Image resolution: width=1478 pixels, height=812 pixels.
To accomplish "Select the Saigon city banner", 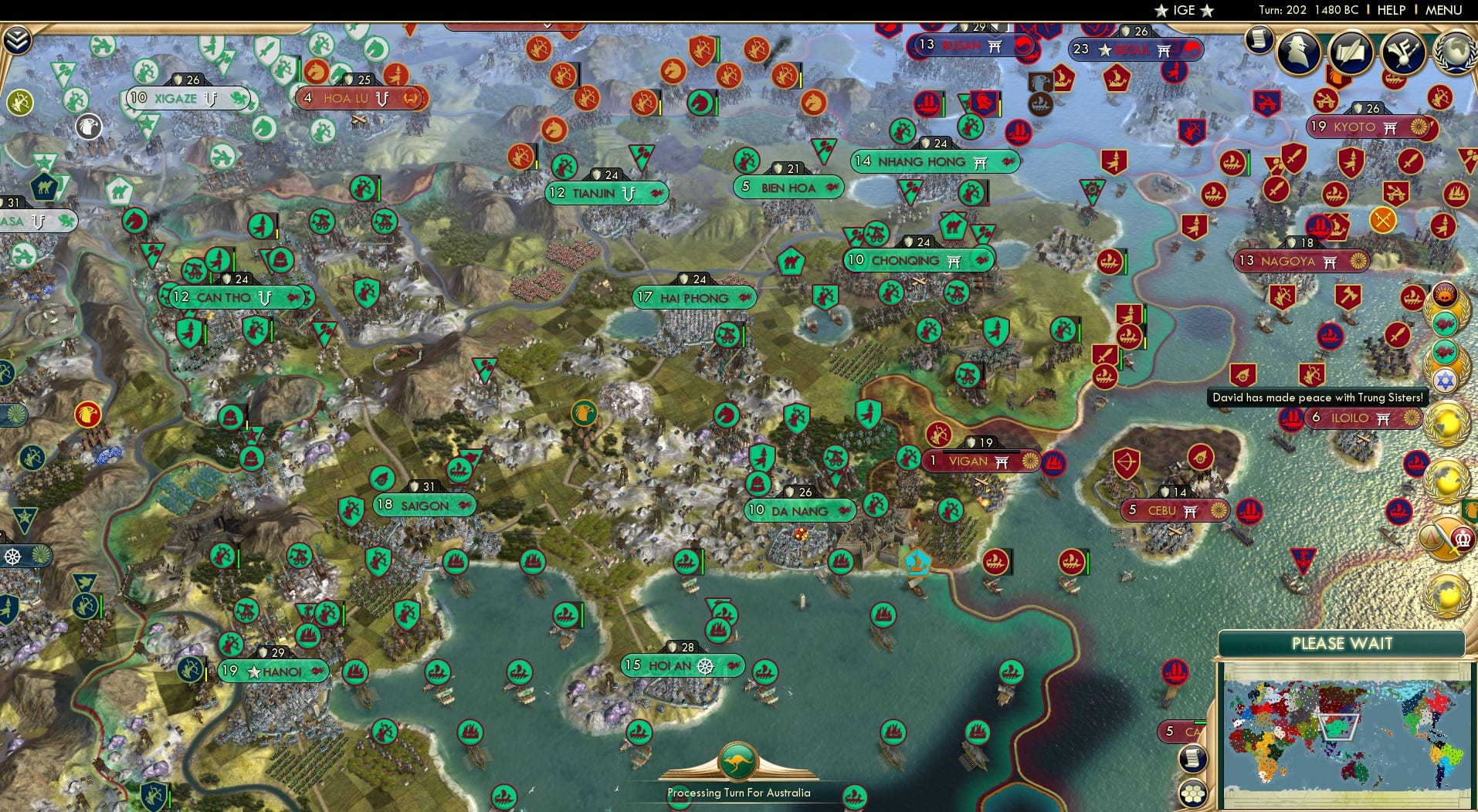I will tap(424, 506).
